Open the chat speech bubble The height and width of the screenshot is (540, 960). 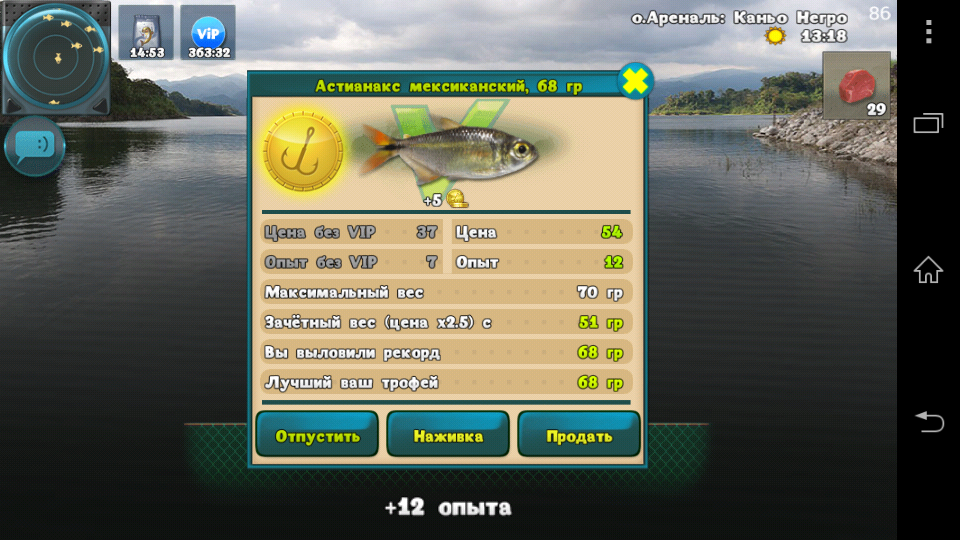pyautogui.click(x=35, y=146)
